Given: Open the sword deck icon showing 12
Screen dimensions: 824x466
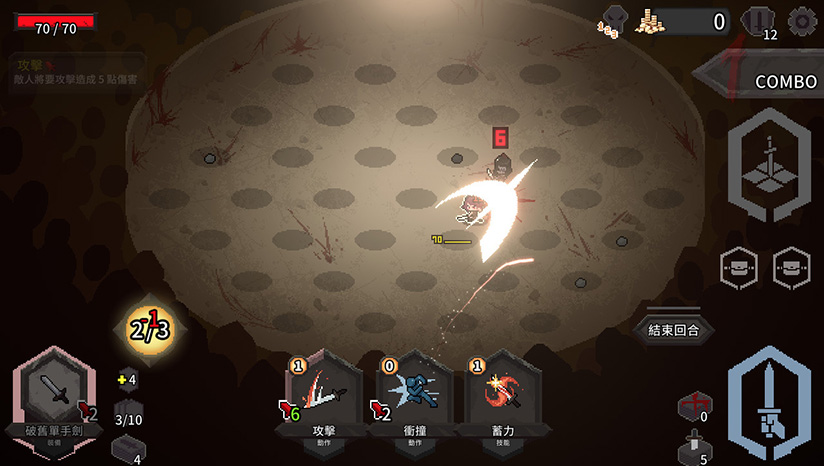Looking at the screenshot, I should (760, 22).
